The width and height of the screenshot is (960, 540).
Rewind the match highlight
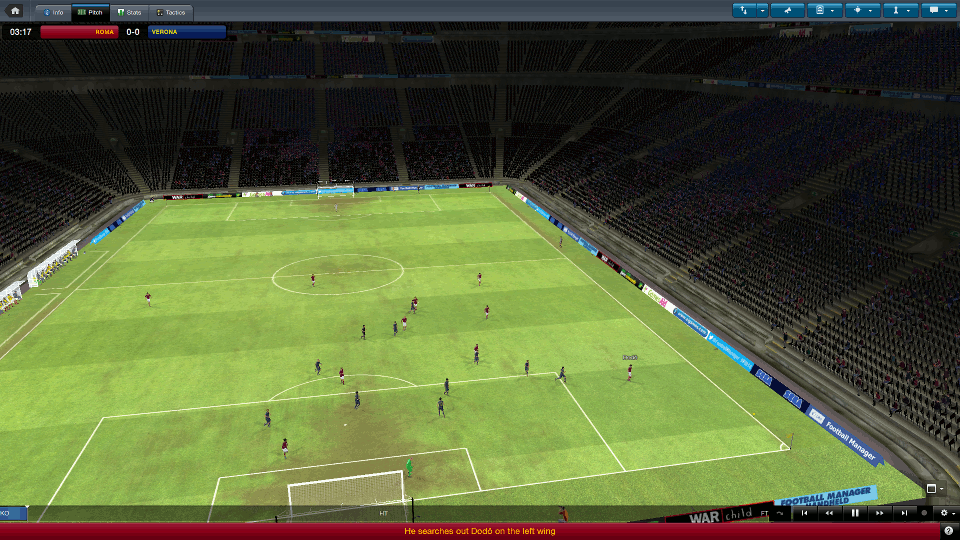829,513
